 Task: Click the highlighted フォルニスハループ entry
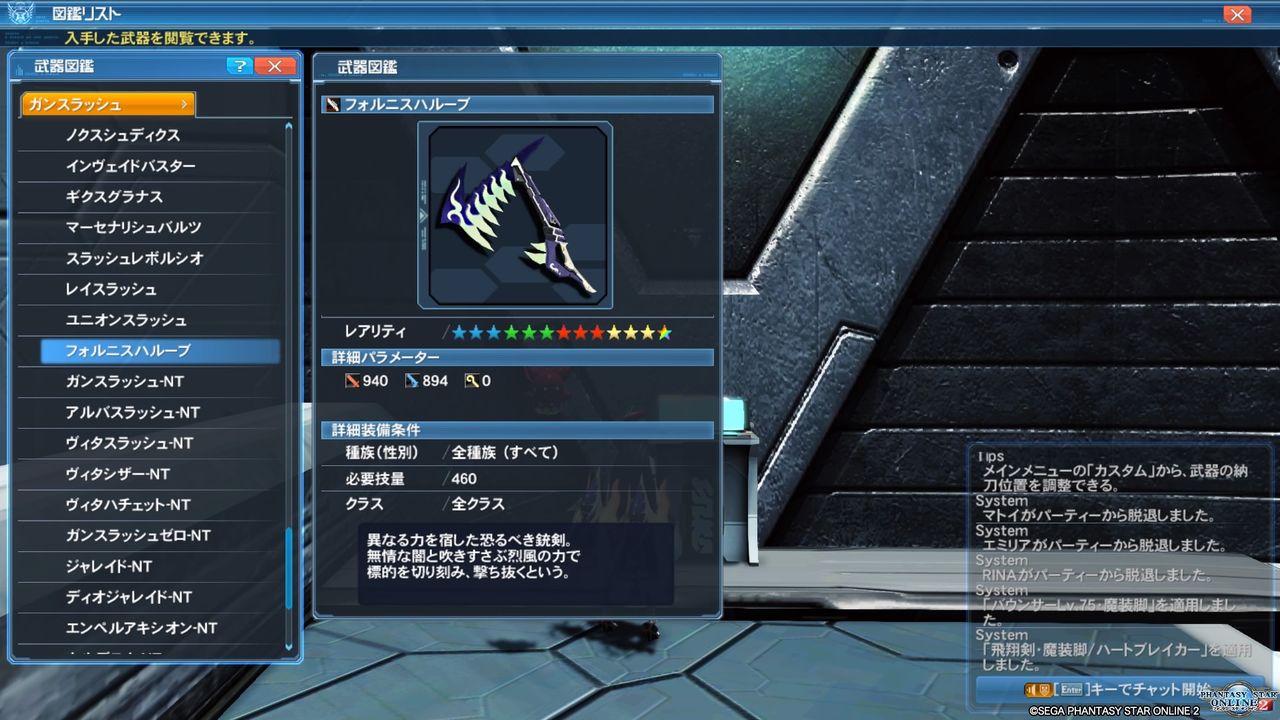coord(148,351)
